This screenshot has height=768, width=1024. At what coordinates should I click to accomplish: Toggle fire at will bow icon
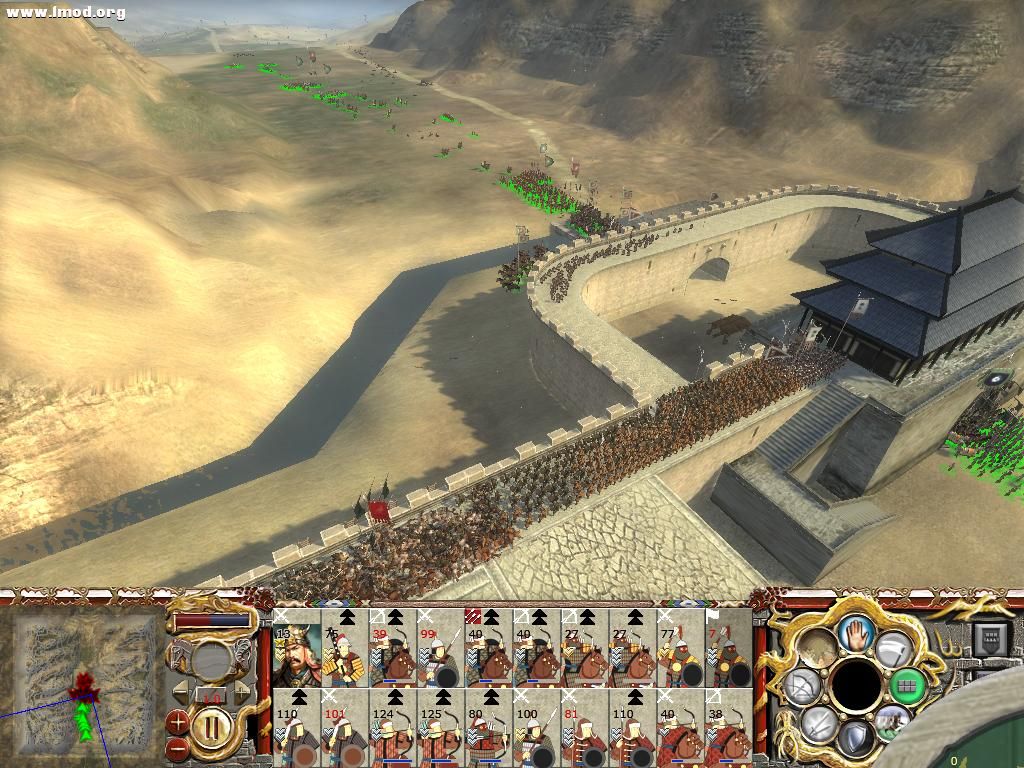click(803, 686)
